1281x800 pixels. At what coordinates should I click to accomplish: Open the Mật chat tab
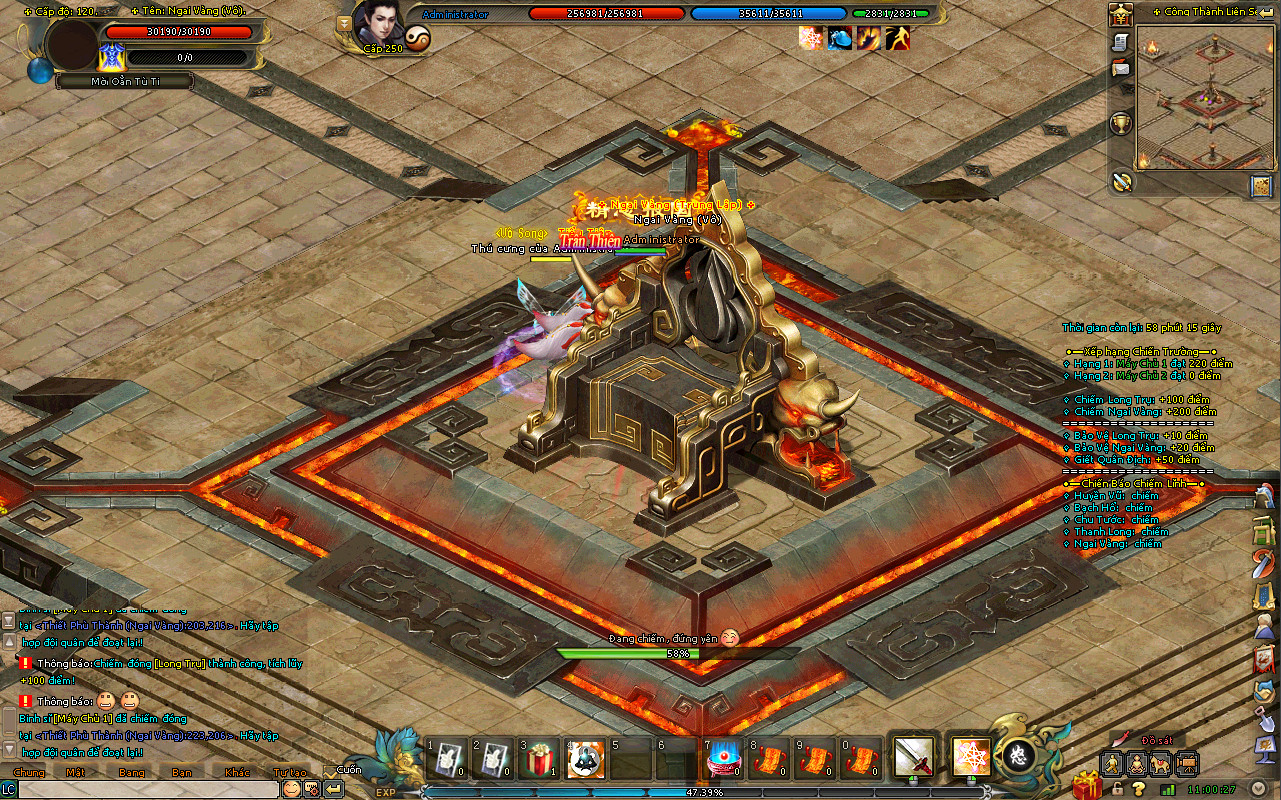[75, 772]
